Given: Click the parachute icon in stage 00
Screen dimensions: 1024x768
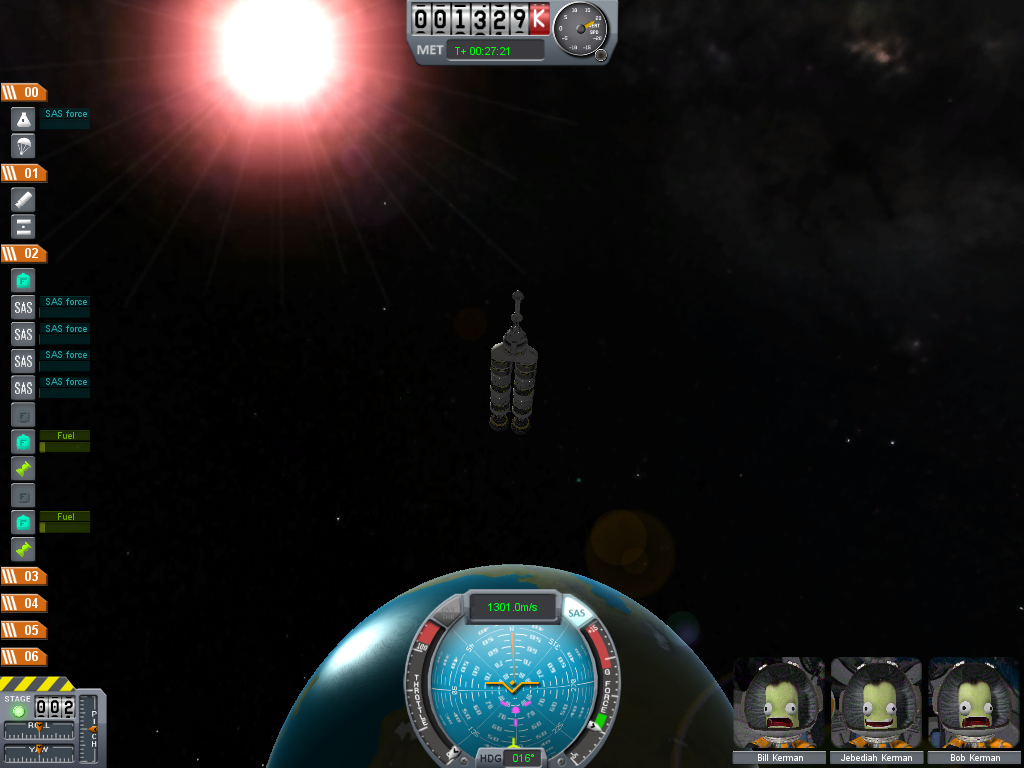Looking at the screenshot, I should pos(23,146).
